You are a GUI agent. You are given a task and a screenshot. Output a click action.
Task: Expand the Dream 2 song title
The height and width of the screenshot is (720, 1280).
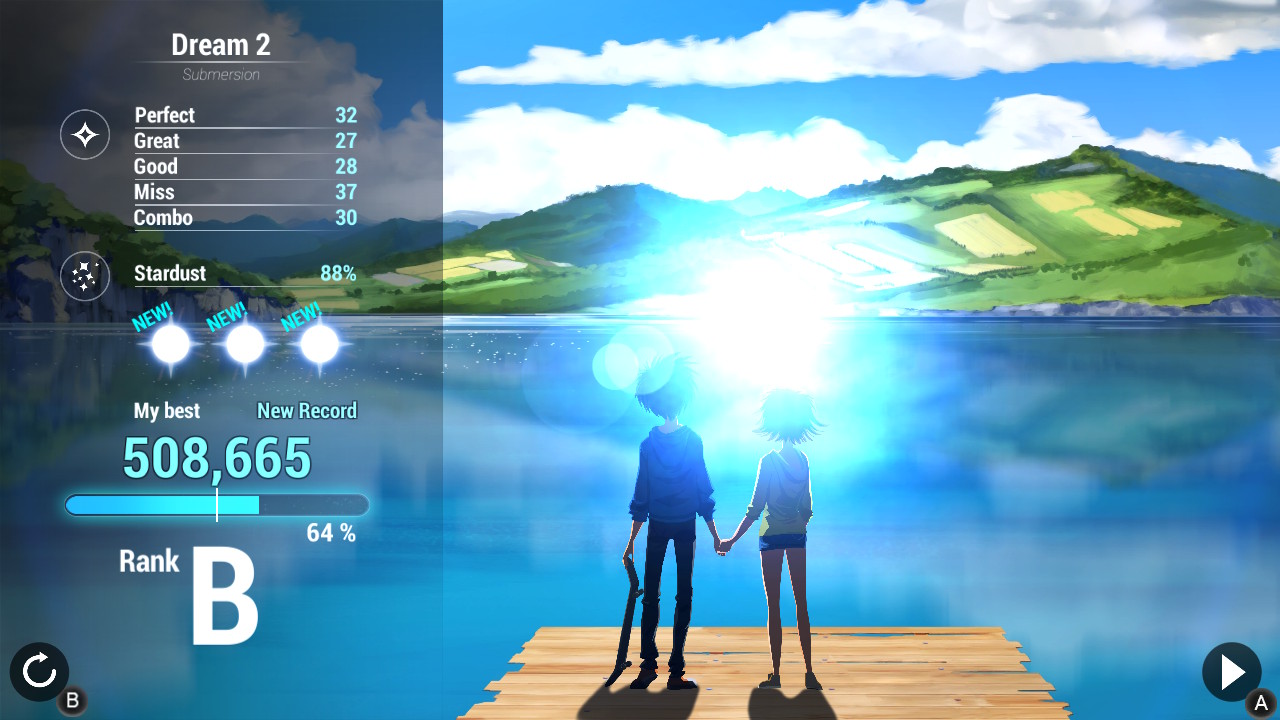220,44
